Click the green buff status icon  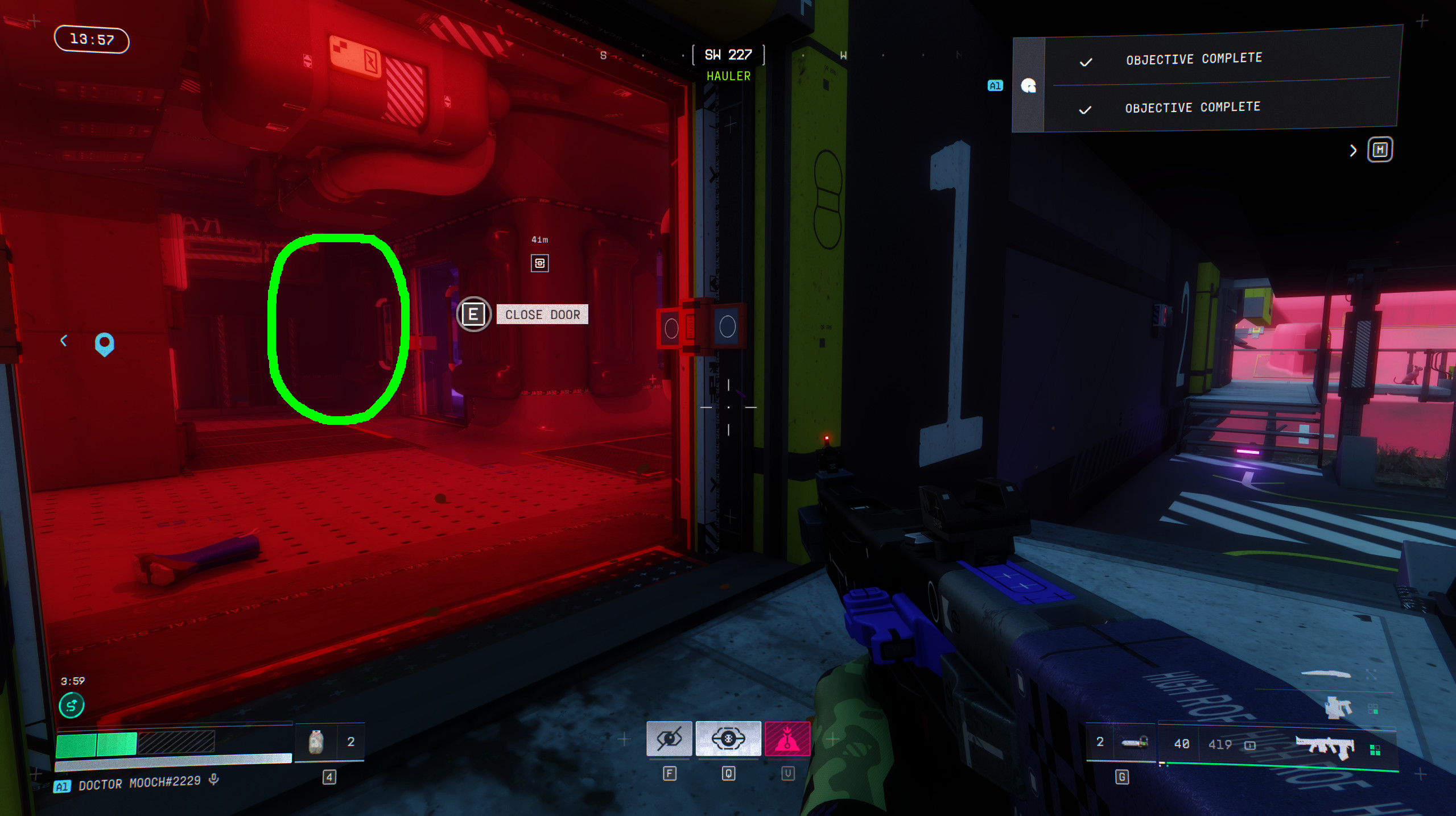72,706
